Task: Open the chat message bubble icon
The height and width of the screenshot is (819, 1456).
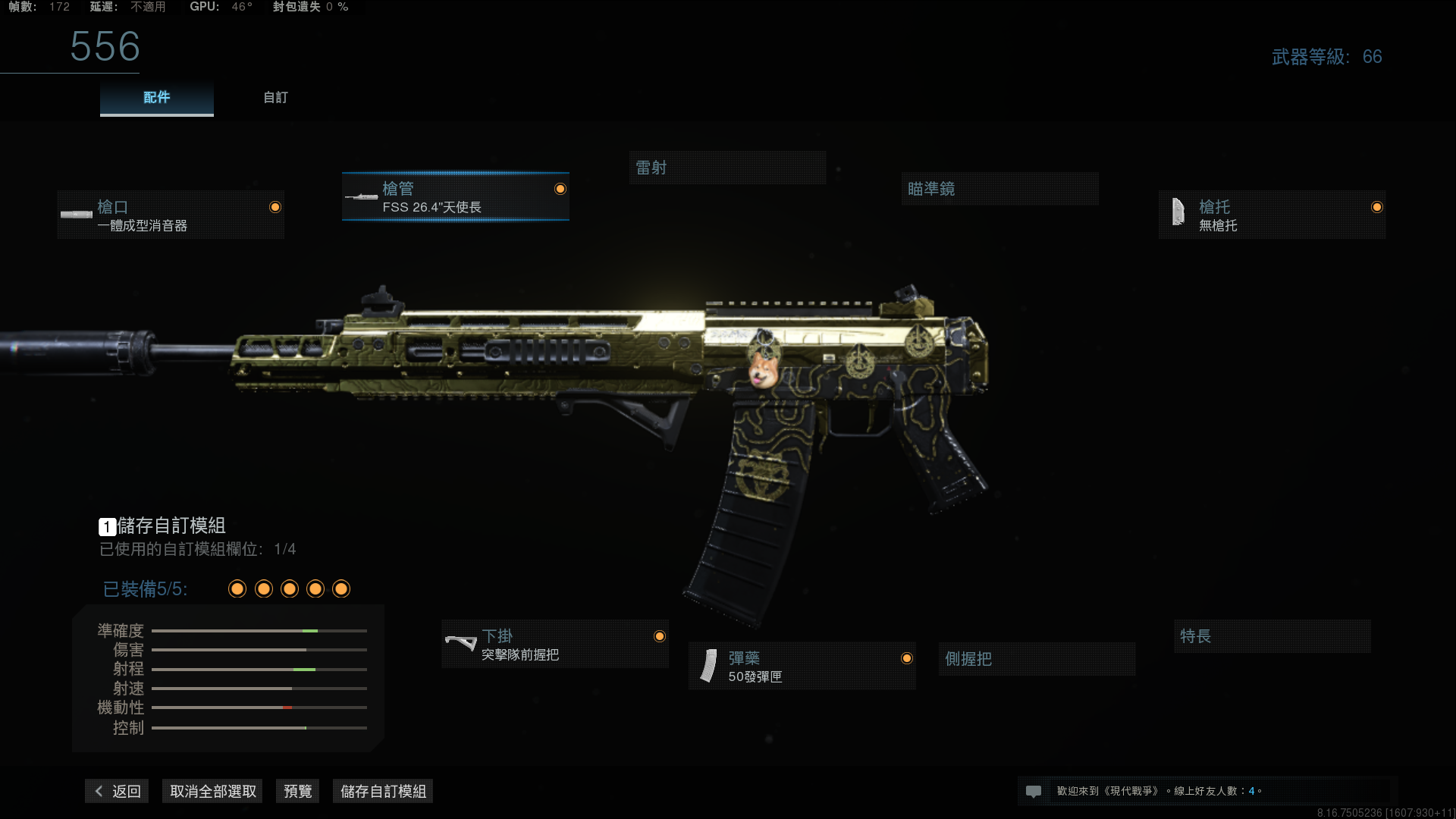Action: coord(1034,791)
